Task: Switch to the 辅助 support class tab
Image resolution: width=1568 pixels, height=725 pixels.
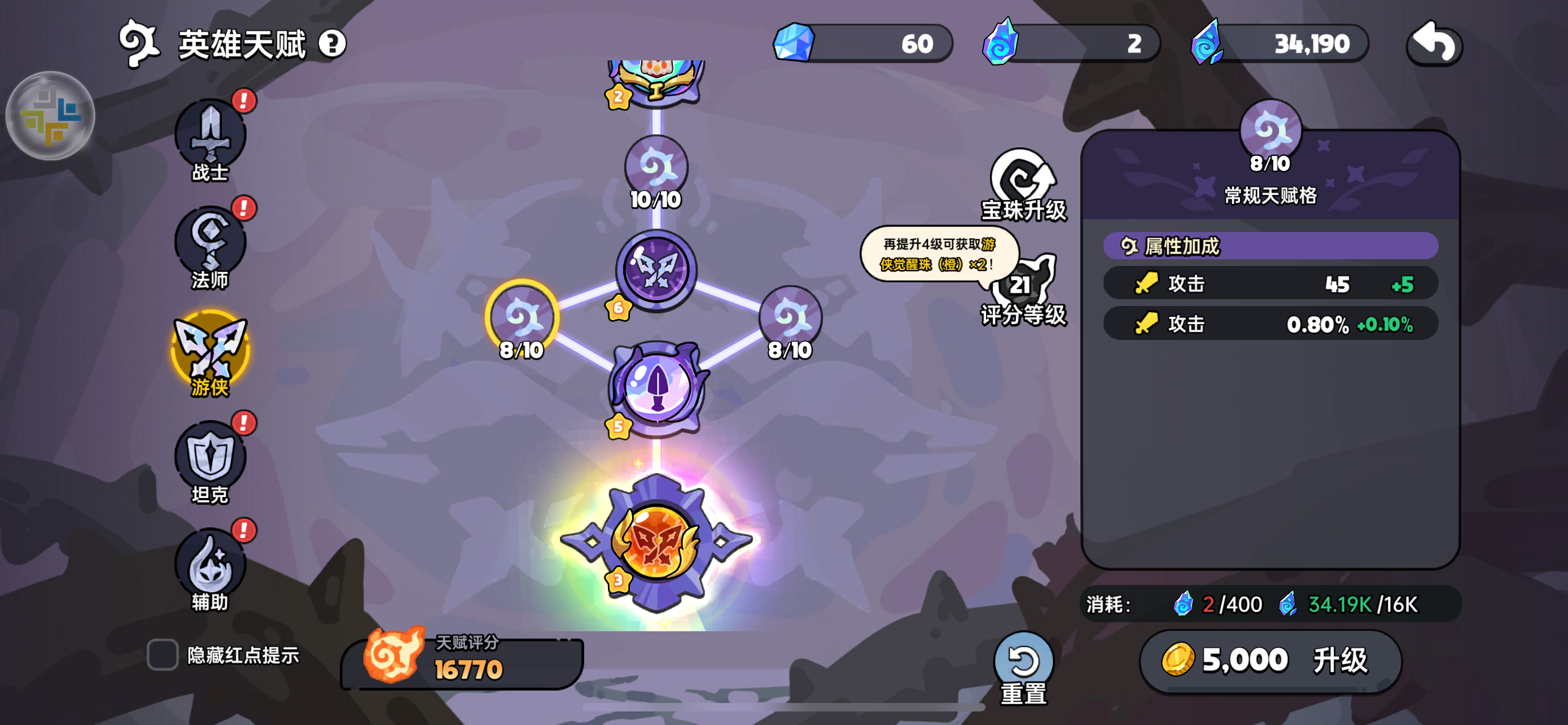Action: 210,566
